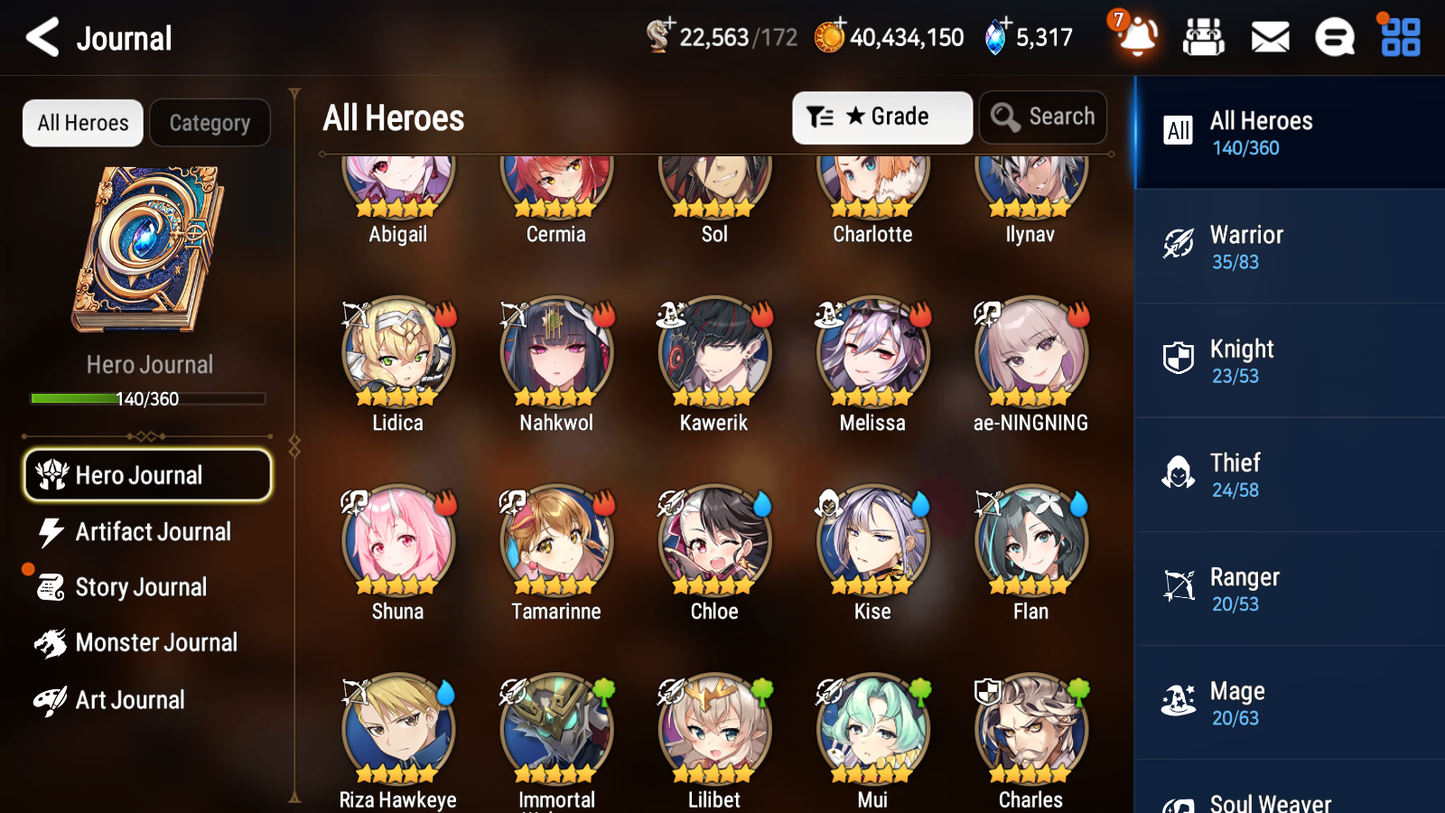This screenshot has height=813, width=1445.
Task: Switch to the Category view toggle
Action: tap(209, 122)
